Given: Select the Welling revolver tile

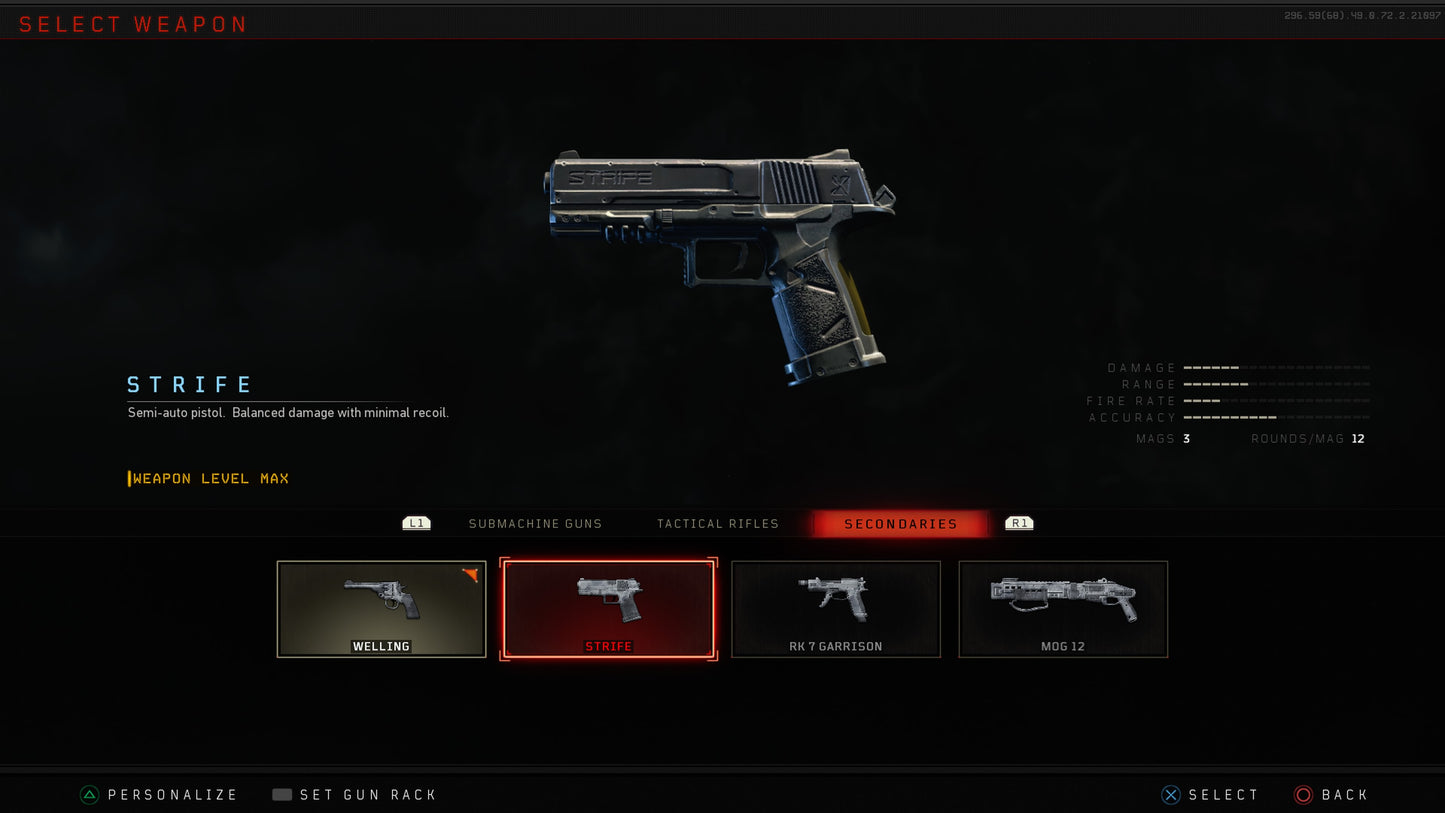Looking at the screenshot, I should pos(381,609).
